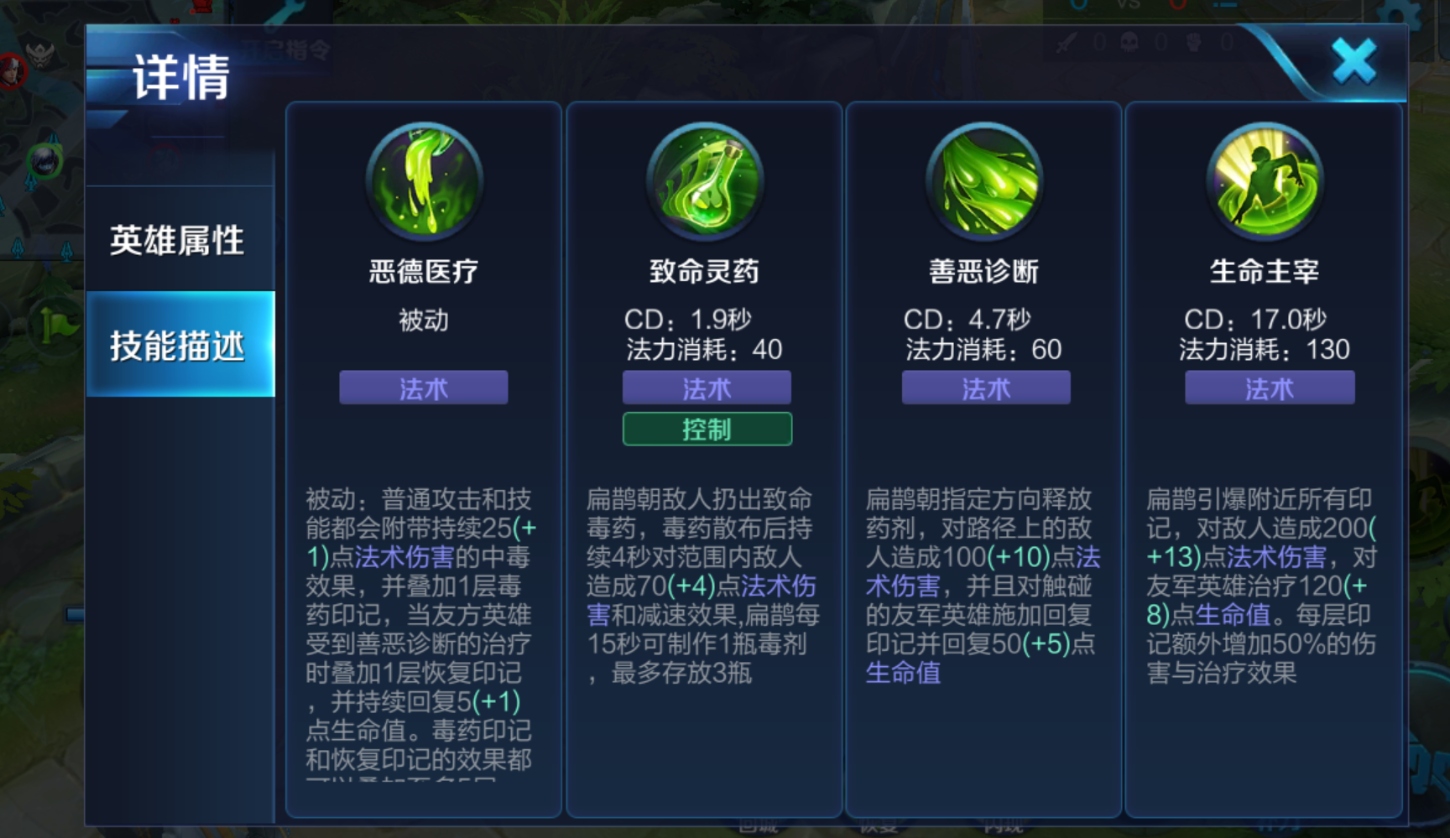Switch to the 英雄属性 tab

[x=178, y=240]
